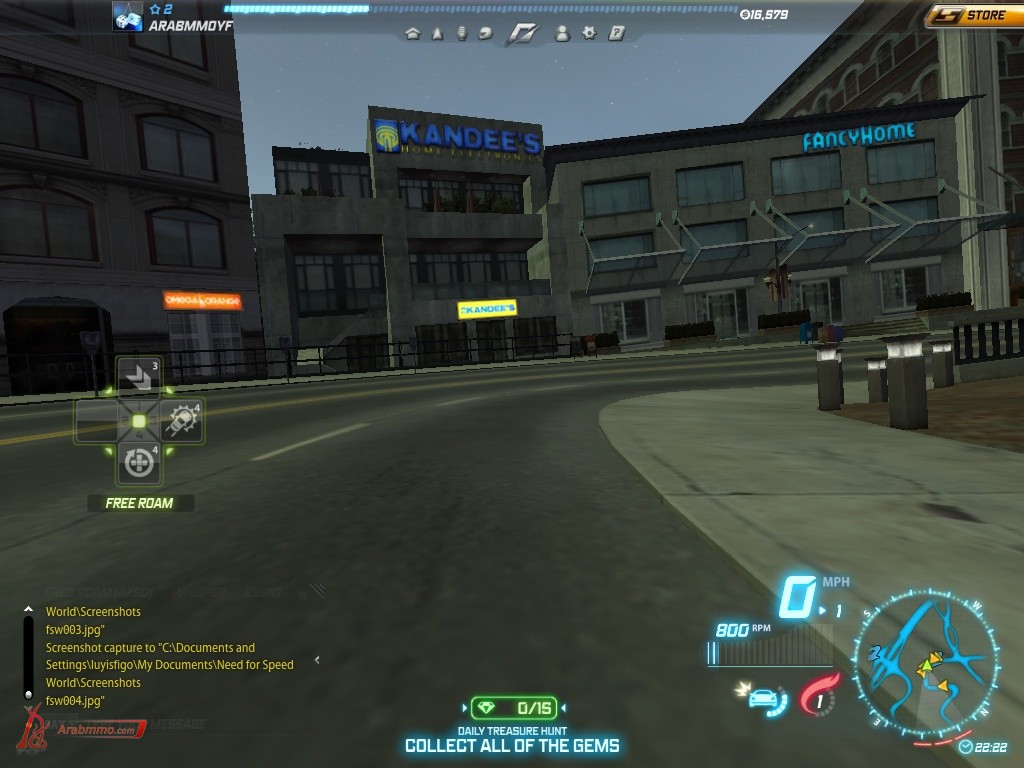Activate the circular-arrow plus power-up slot
Viewport: 1024px width, 768px height.
[138, 463]
